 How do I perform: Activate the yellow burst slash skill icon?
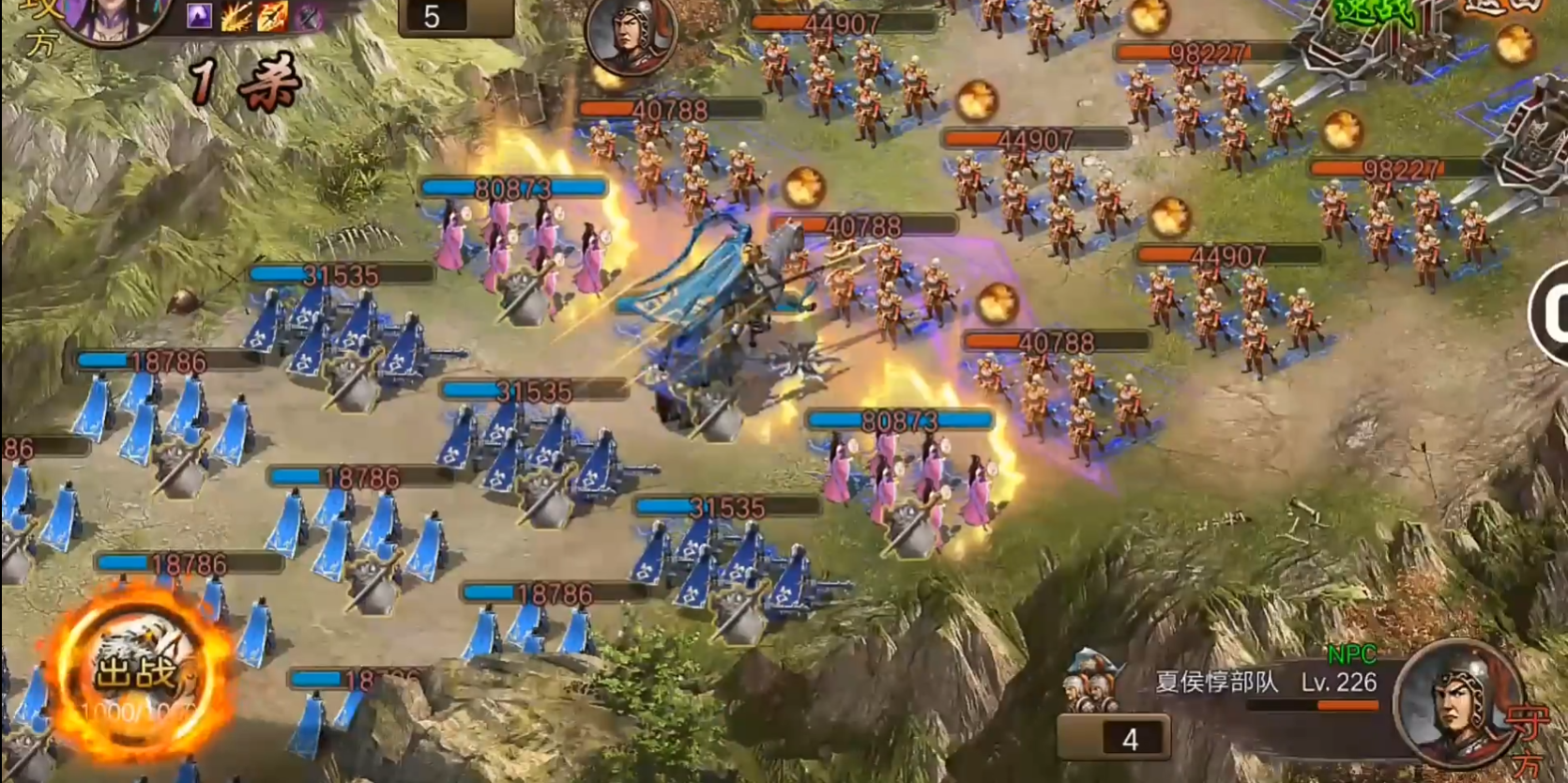pyautogui.click(x=236, y=16)
